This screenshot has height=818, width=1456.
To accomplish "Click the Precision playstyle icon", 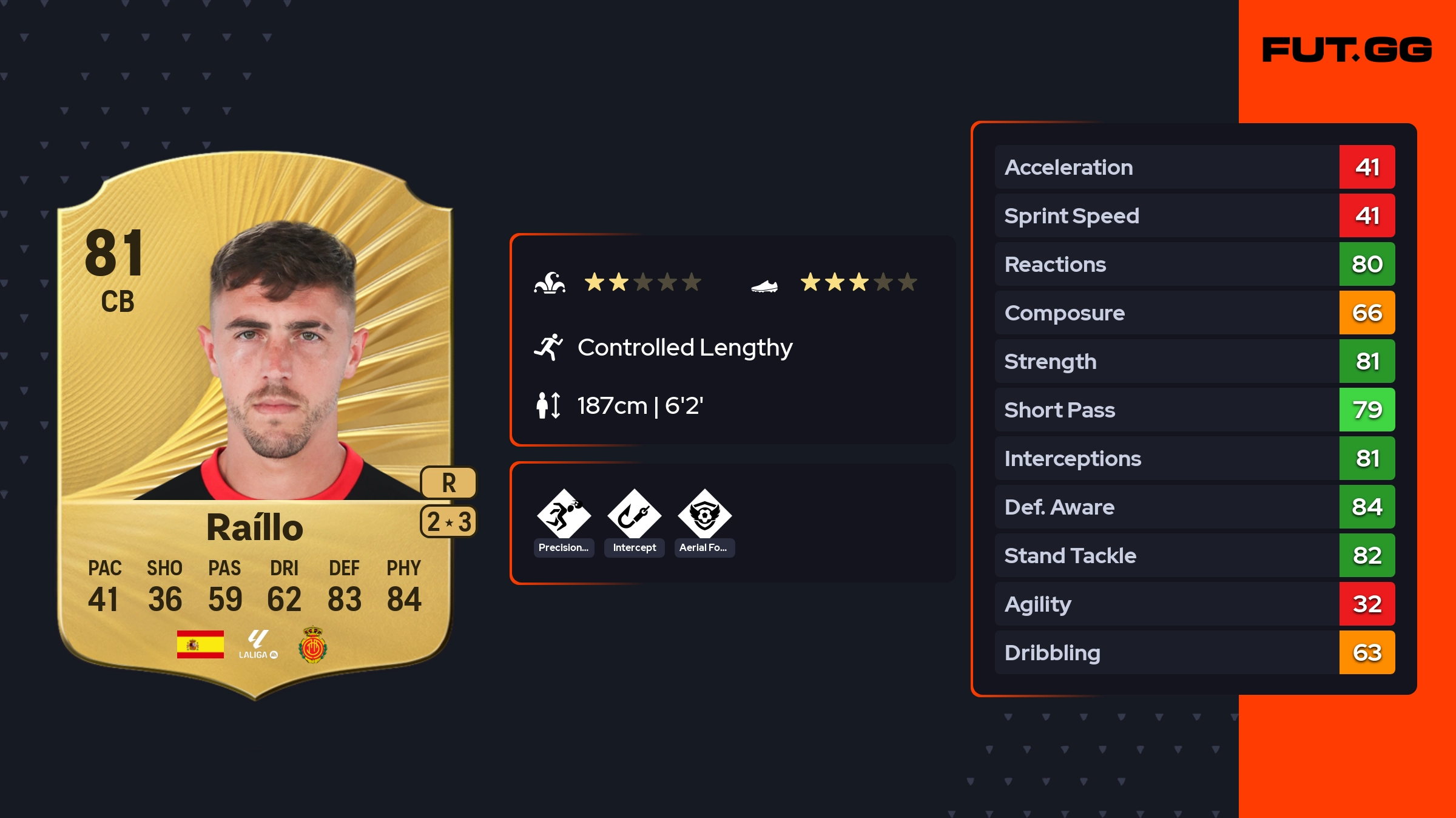I will 564,515.
